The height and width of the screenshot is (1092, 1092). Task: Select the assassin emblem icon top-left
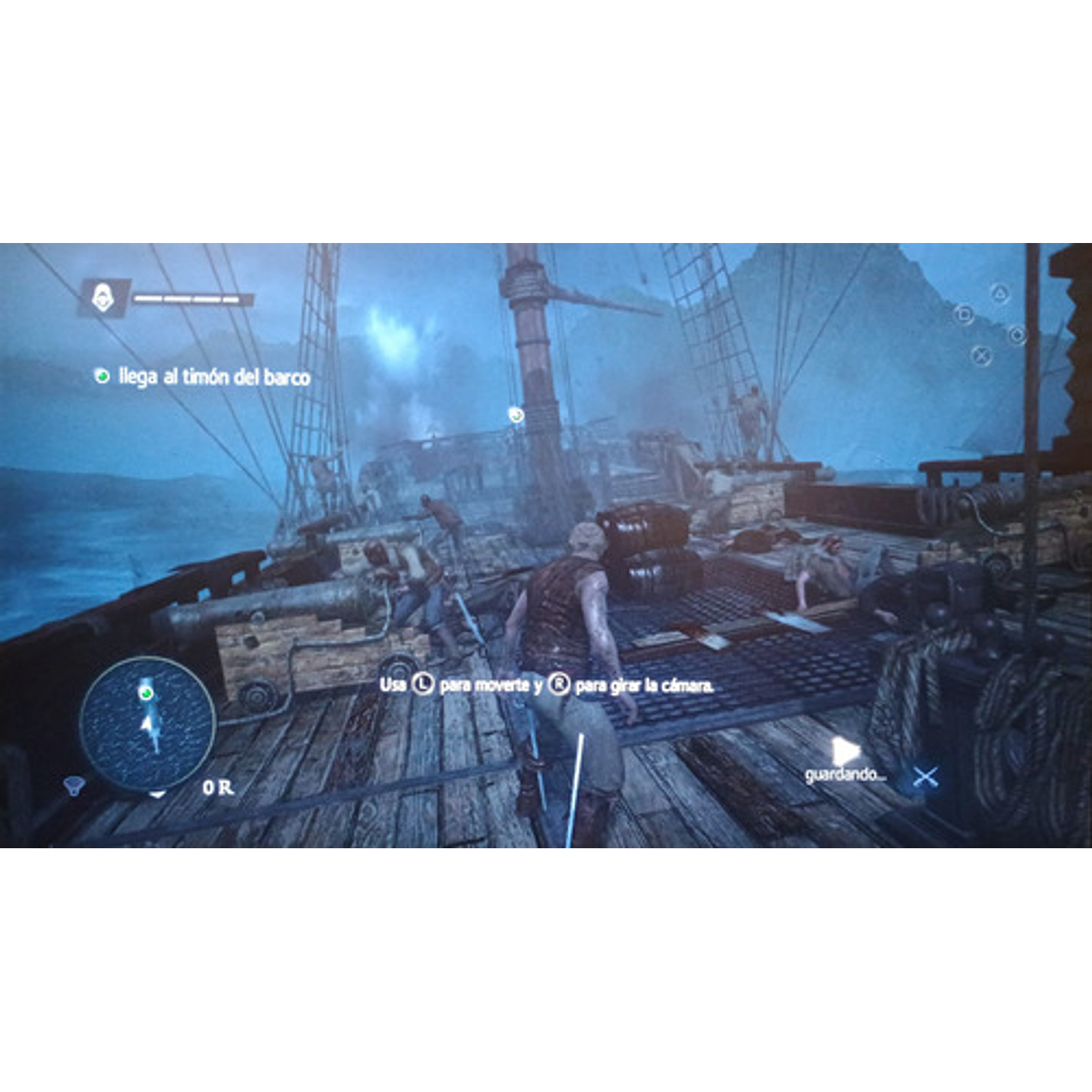[x=103, y=297]
